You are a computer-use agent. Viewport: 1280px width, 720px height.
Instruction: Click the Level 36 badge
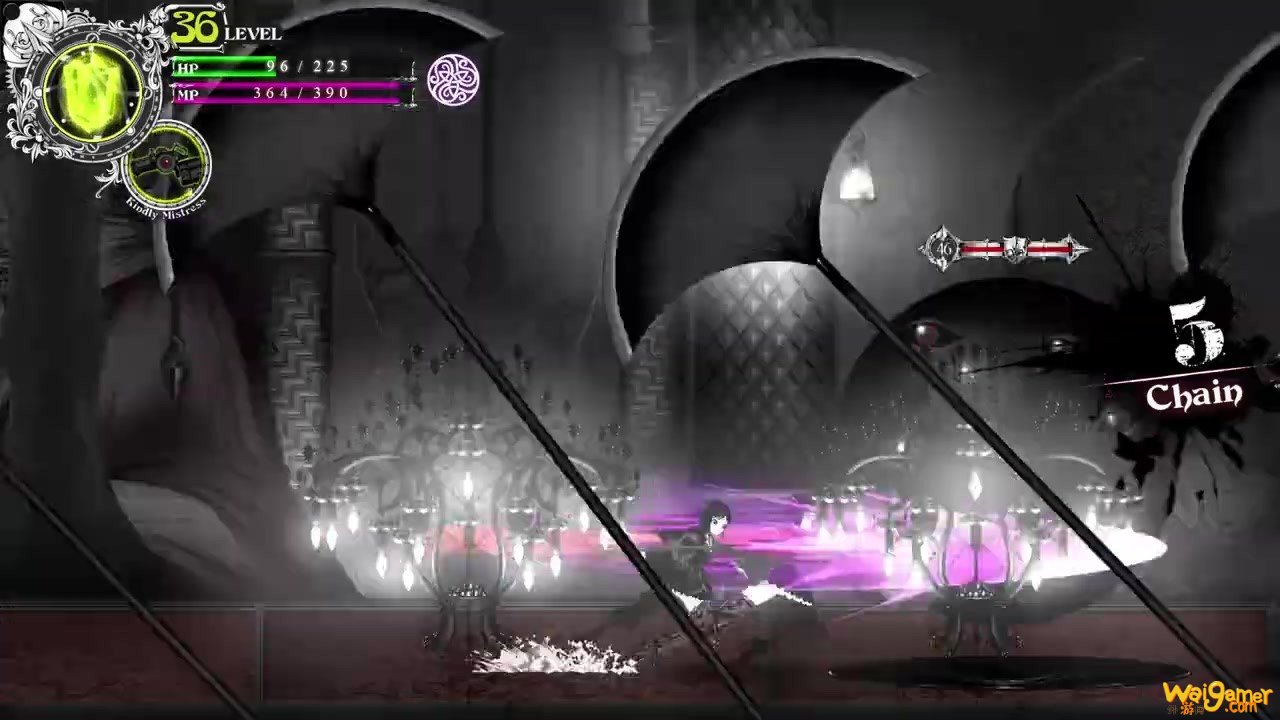coord(196,27)
